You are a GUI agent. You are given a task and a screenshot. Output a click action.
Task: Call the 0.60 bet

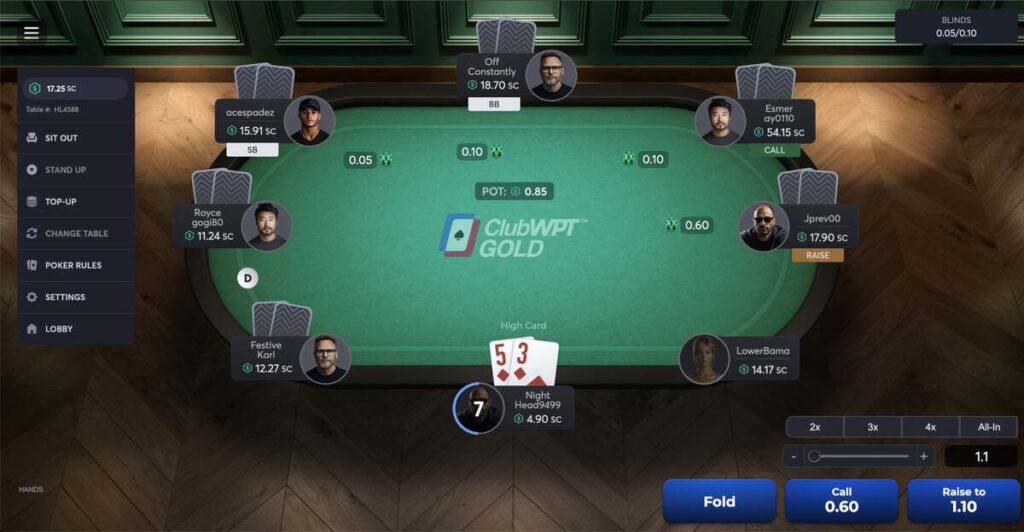tap(841, 499)
